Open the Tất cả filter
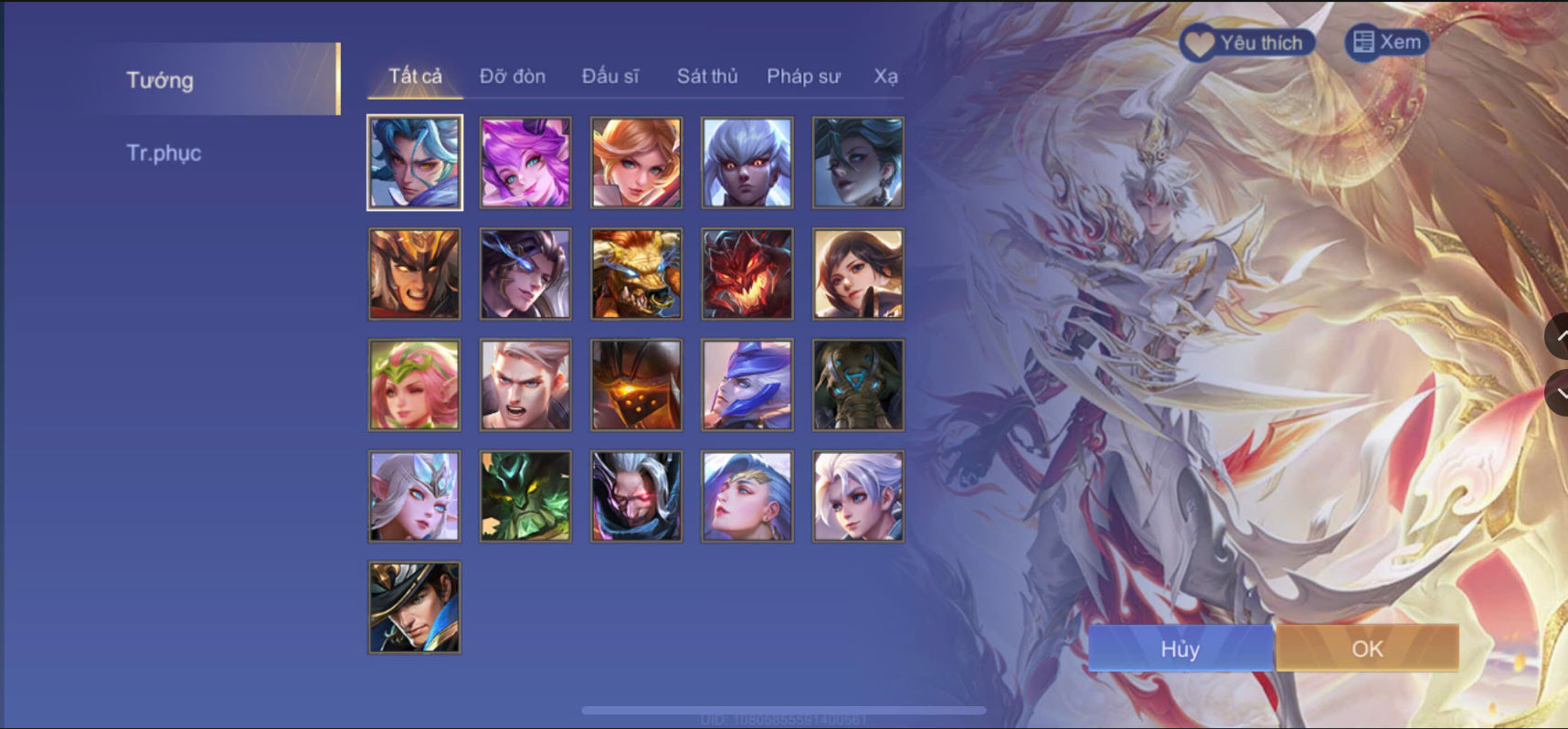1568x729 pixels. (413, 77)
